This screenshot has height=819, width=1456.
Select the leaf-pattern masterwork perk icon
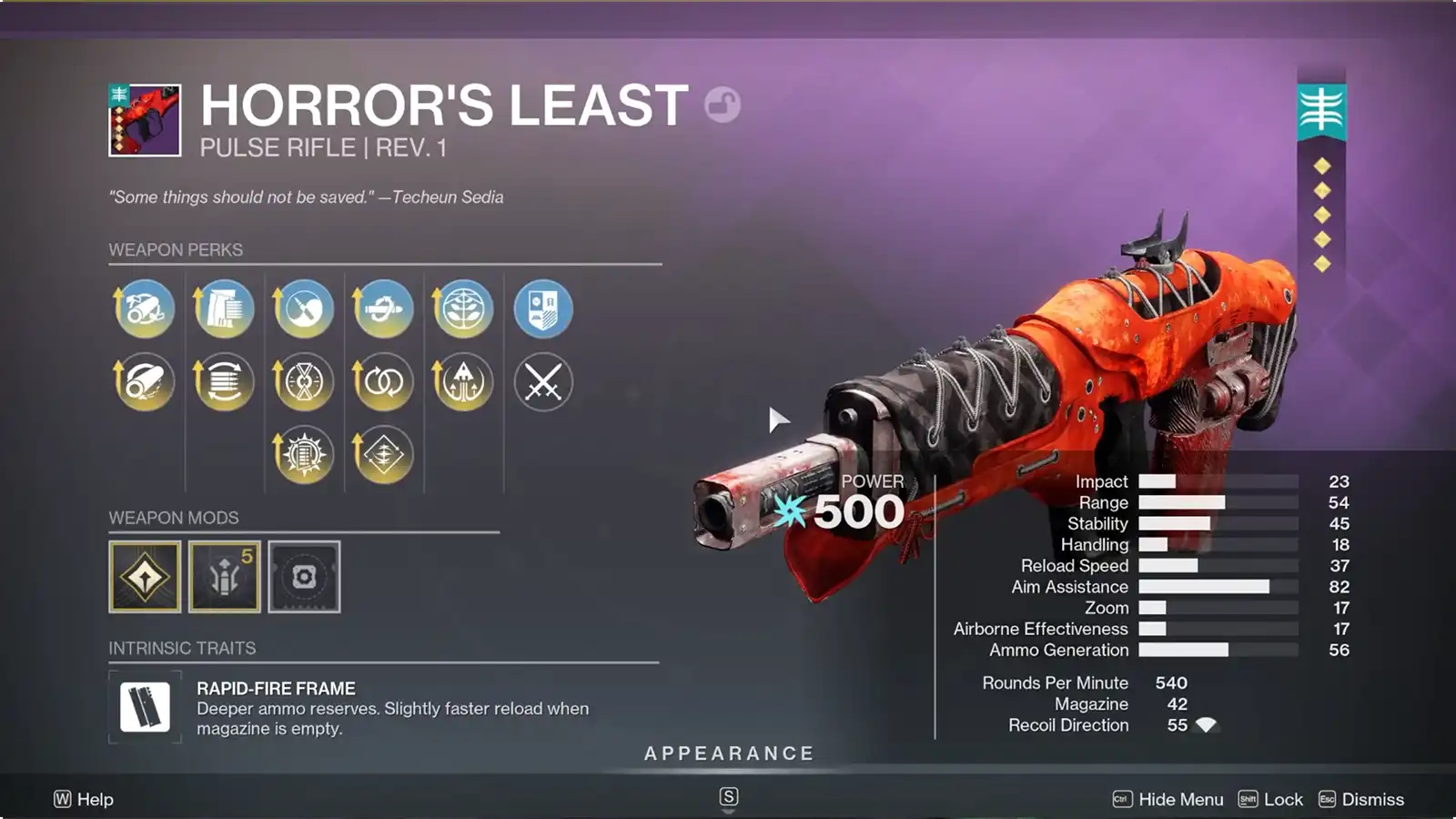point(463,309)
